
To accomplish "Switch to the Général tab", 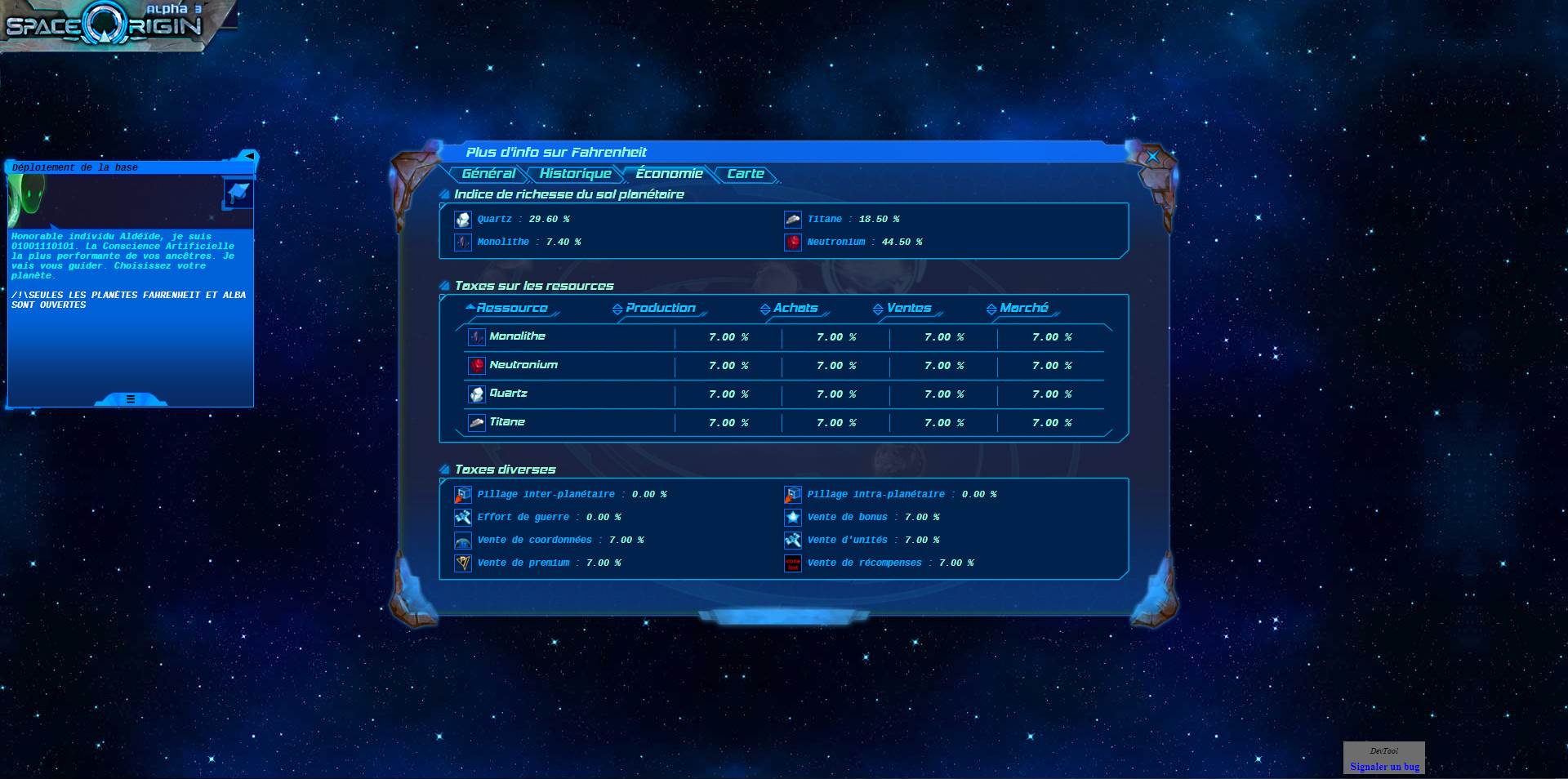I will (x=488, y=174).
